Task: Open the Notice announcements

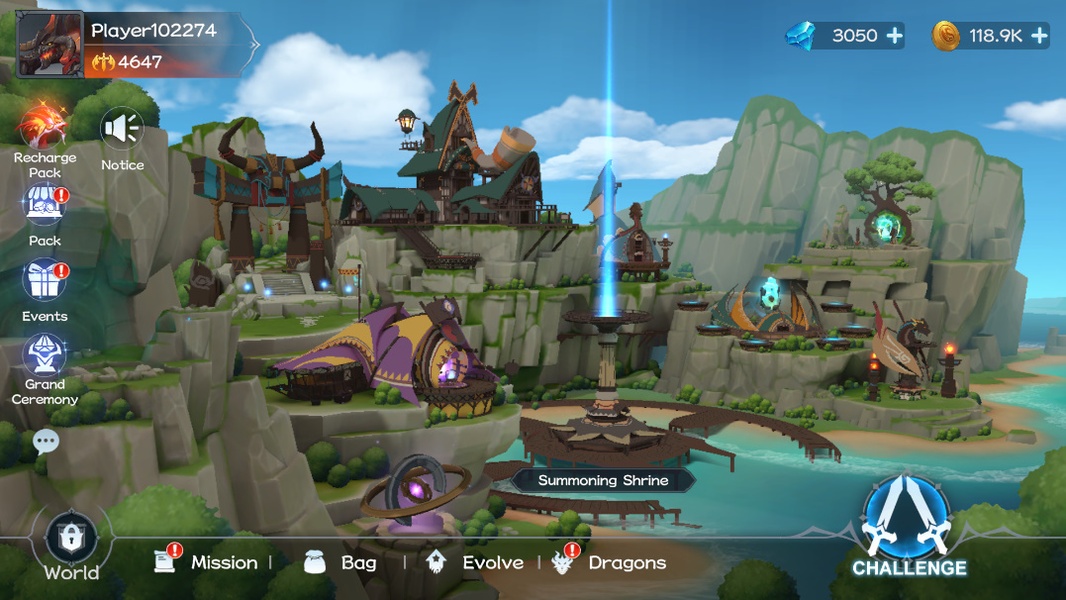Action: point(122,130)
